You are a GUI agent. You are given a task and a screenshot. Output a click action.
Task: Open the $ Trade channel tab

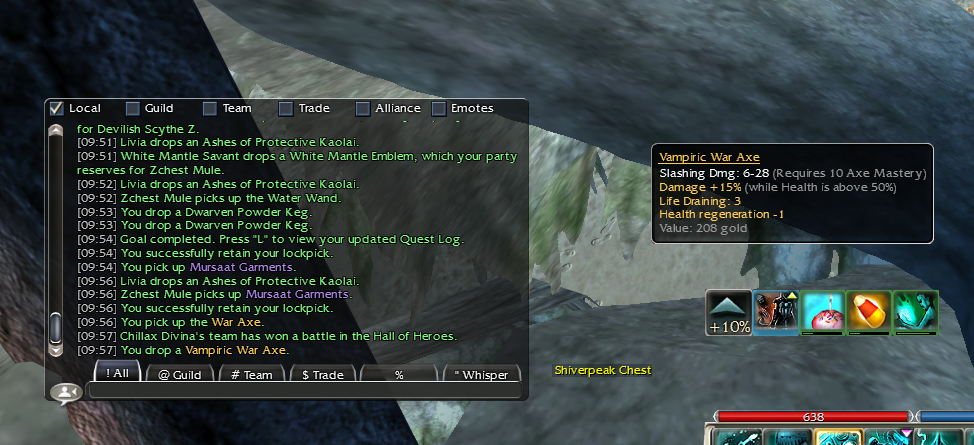coord(322,374)
